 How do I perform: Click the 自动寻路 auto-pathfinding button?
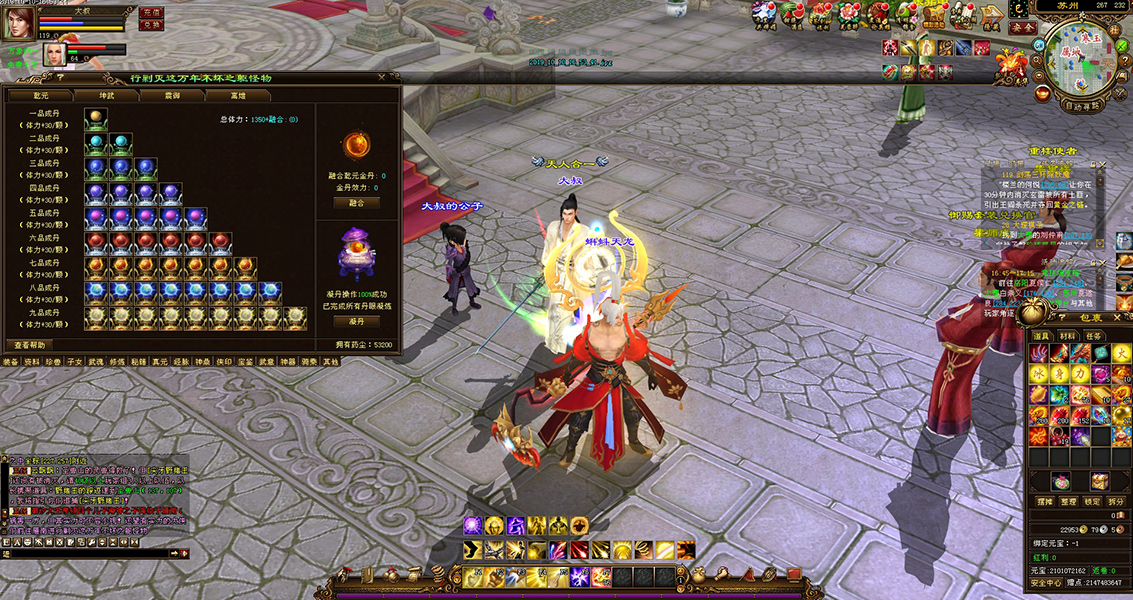(1082, 104)
